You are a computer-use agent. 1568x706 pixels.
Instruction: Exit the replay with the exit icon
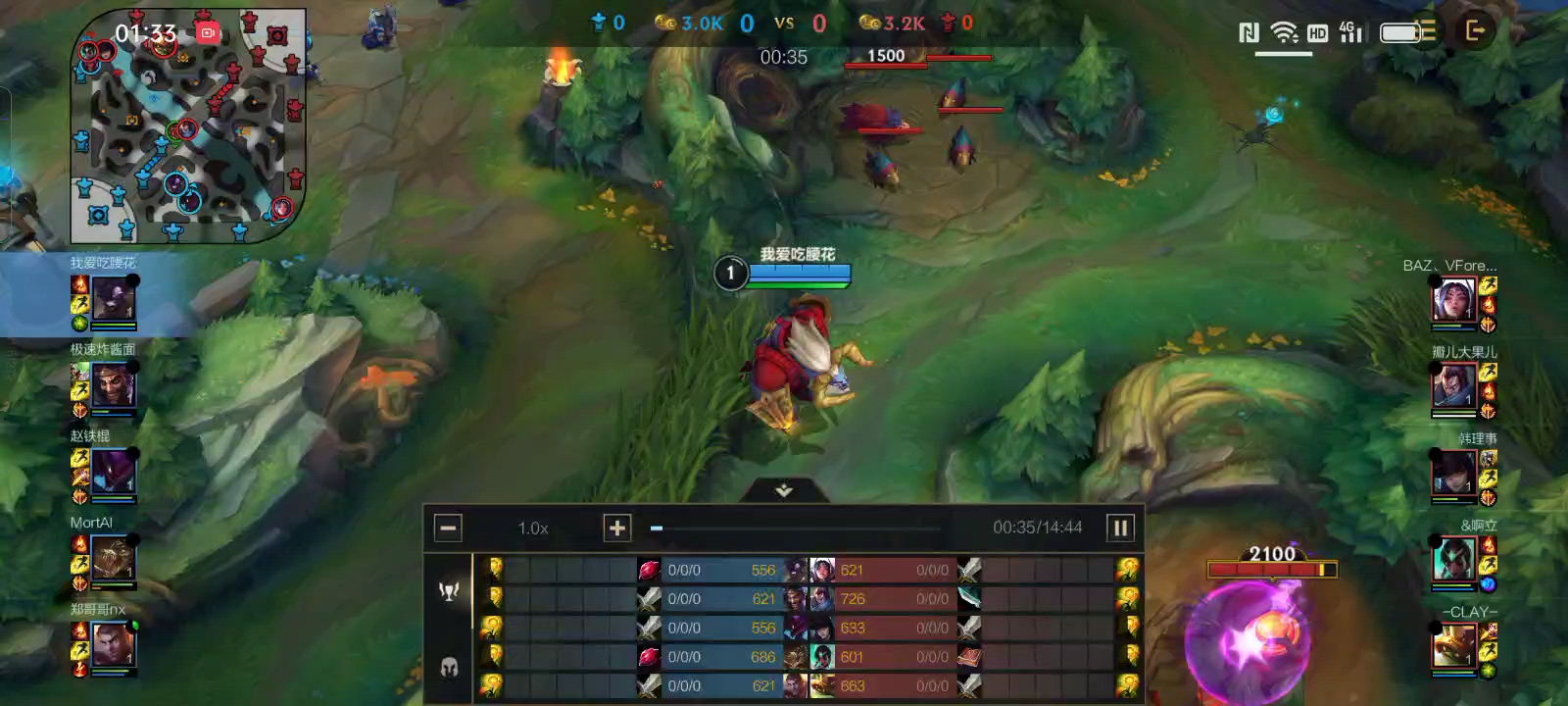tap(1475, 31)
